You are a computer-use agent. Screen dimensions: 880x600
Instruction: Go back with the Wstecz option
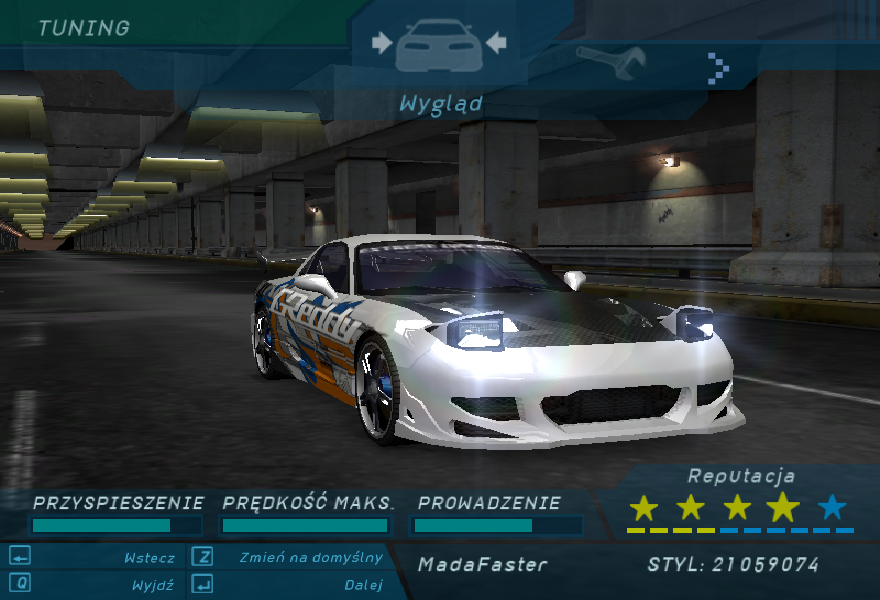(x=149, y=558)
